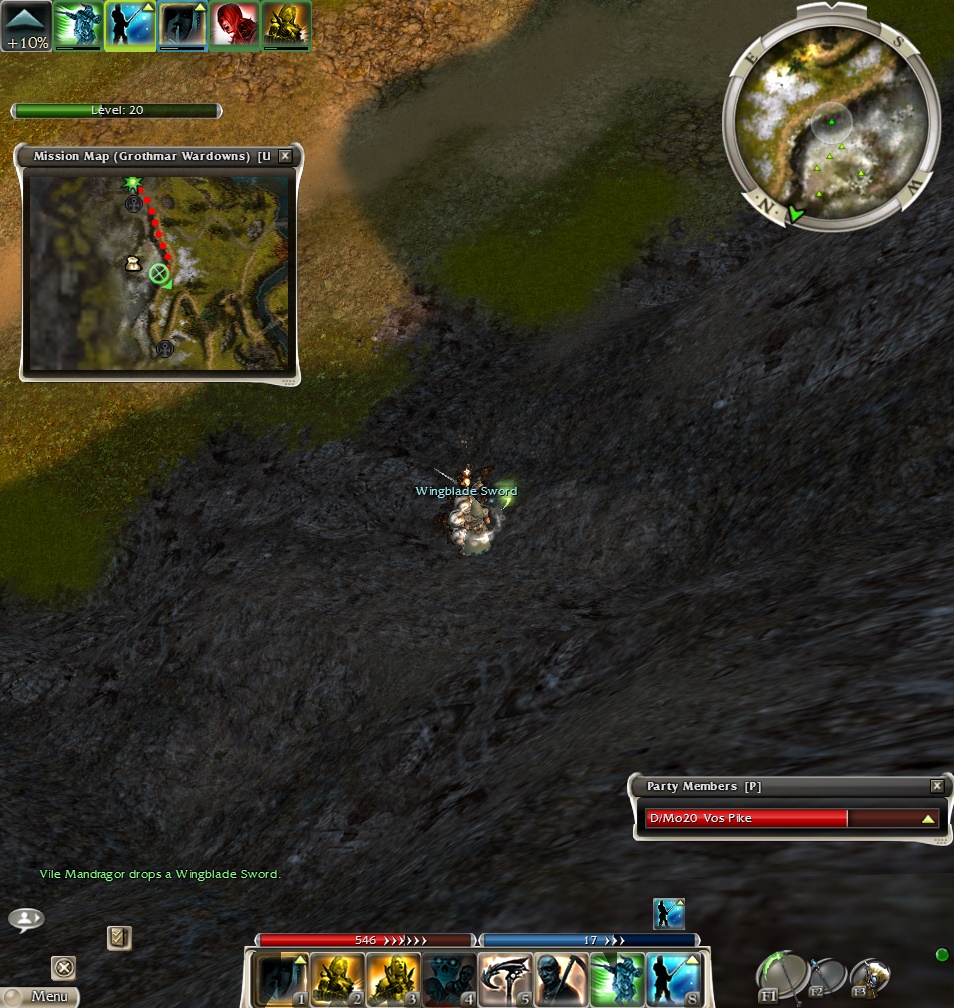954x1008 pixels.
Task: Use the scythe attack skill in slot 5
Action: (504, 978)
